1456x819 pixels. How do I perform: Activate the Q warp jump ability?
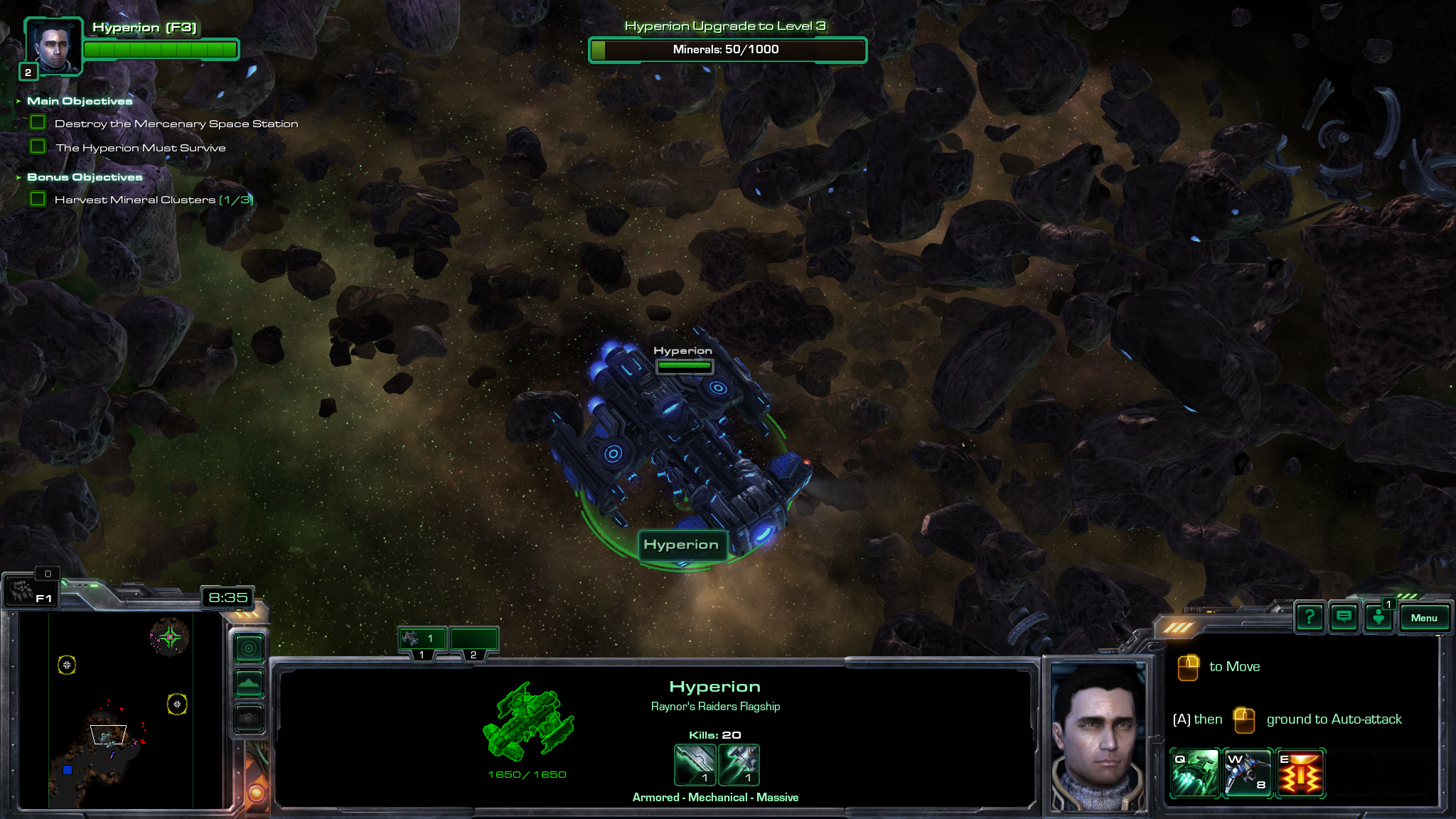click(x=1194, y=773)
